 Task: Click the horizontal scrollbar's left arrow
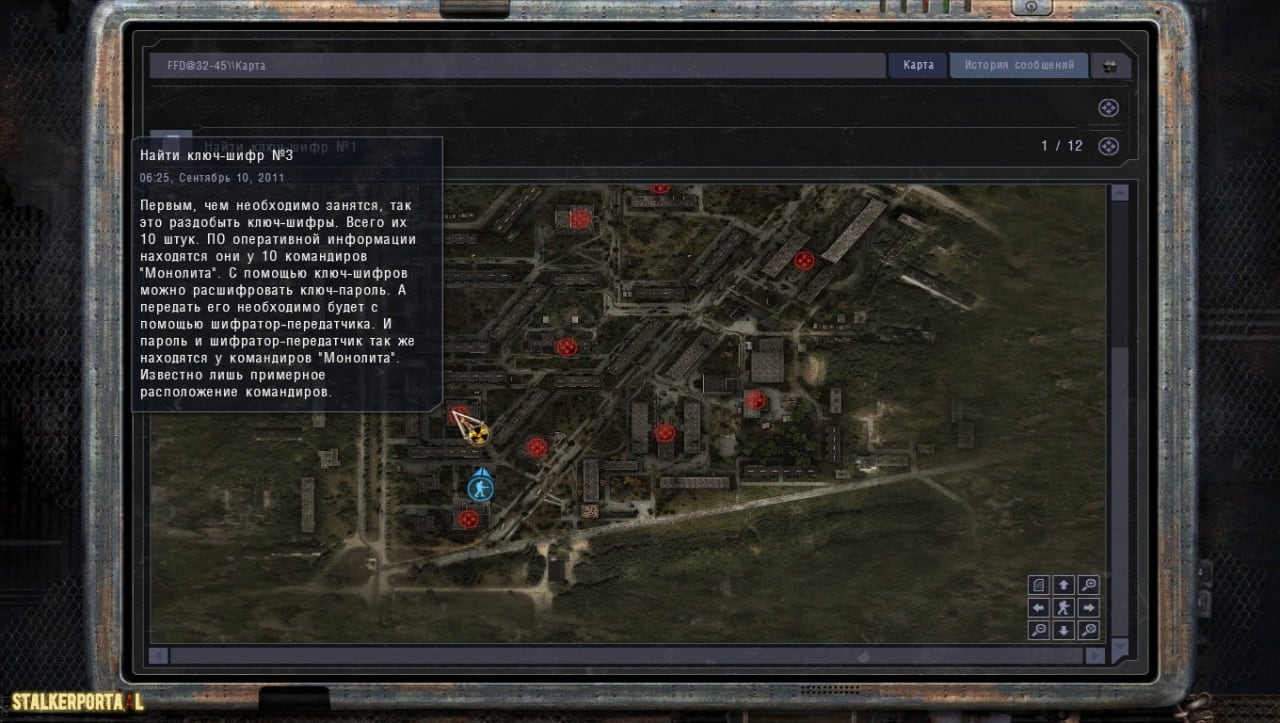click(159, 656)
